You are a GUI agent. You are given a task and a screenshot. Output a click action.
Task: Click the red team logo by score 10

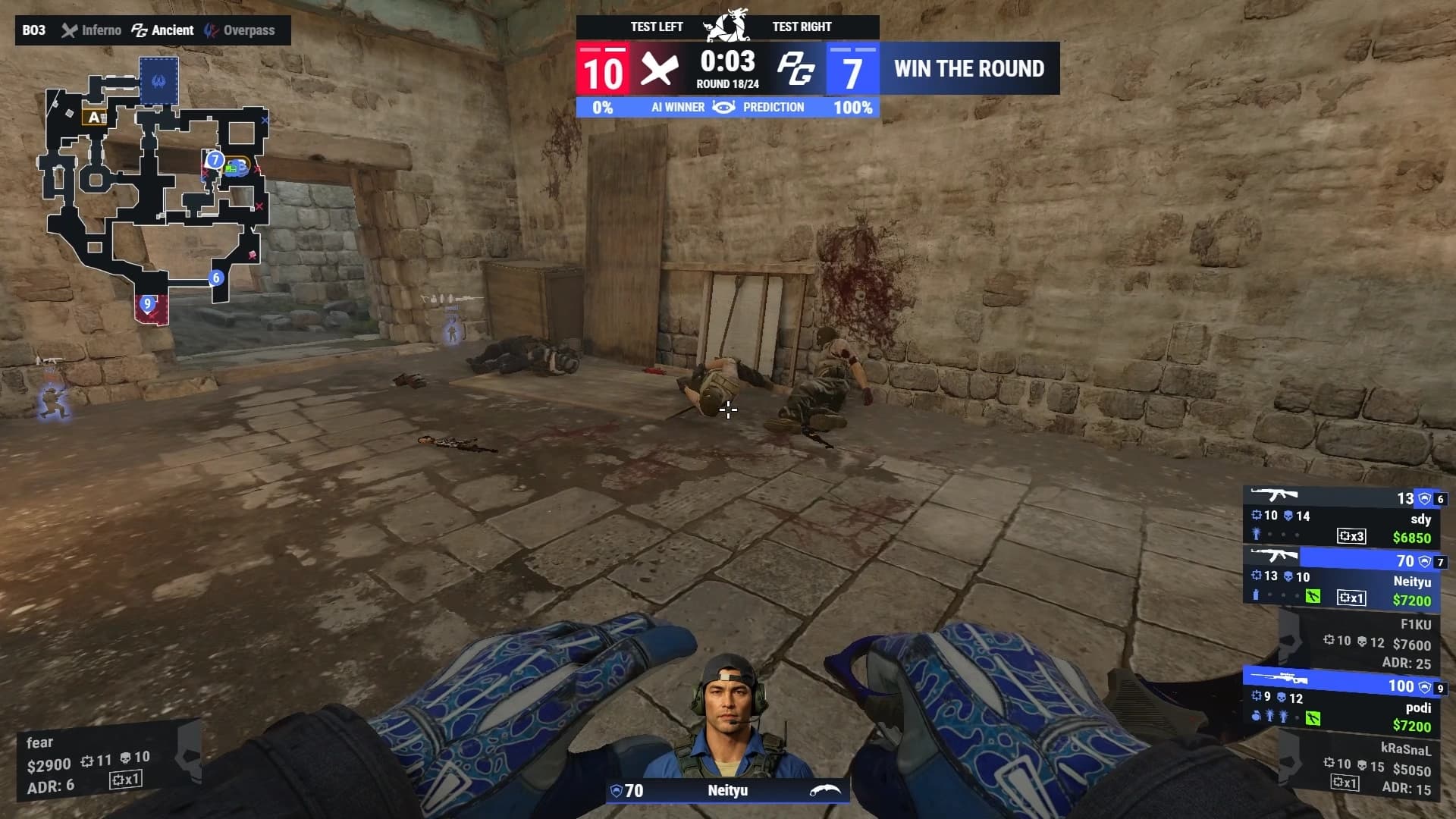pos(659,70)
